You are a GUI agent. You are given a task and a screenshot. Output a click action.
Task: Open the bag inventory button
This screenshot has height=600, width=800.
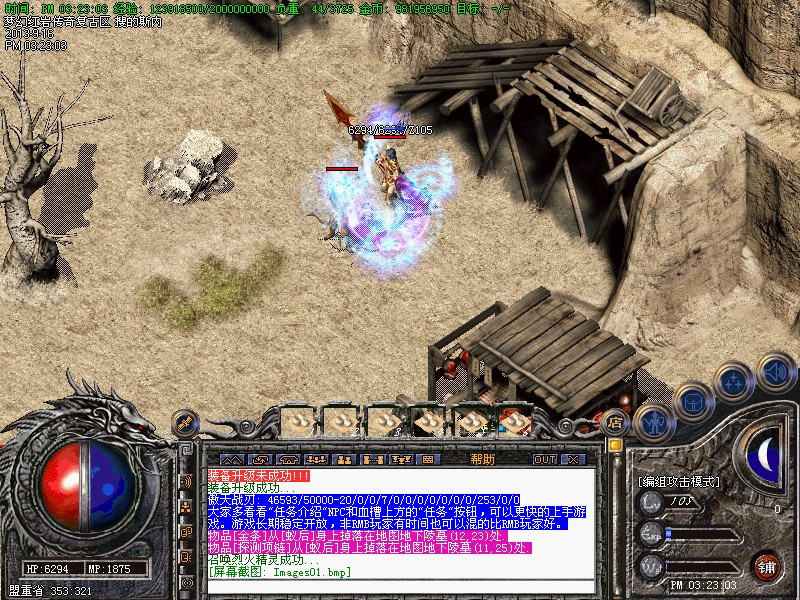[692, 401]
